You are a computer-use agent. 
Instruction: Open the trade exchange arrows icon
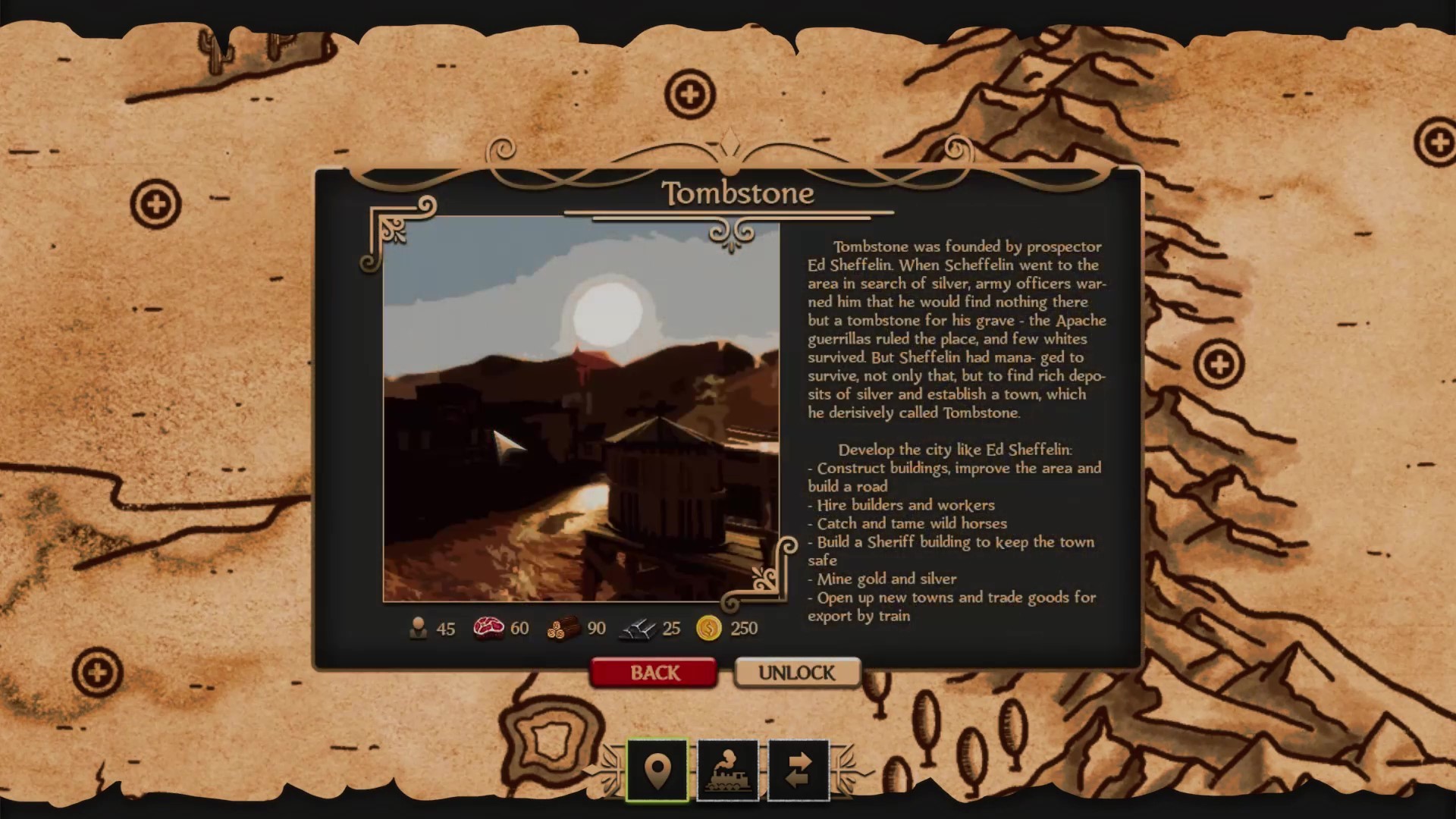pos(796,770)
